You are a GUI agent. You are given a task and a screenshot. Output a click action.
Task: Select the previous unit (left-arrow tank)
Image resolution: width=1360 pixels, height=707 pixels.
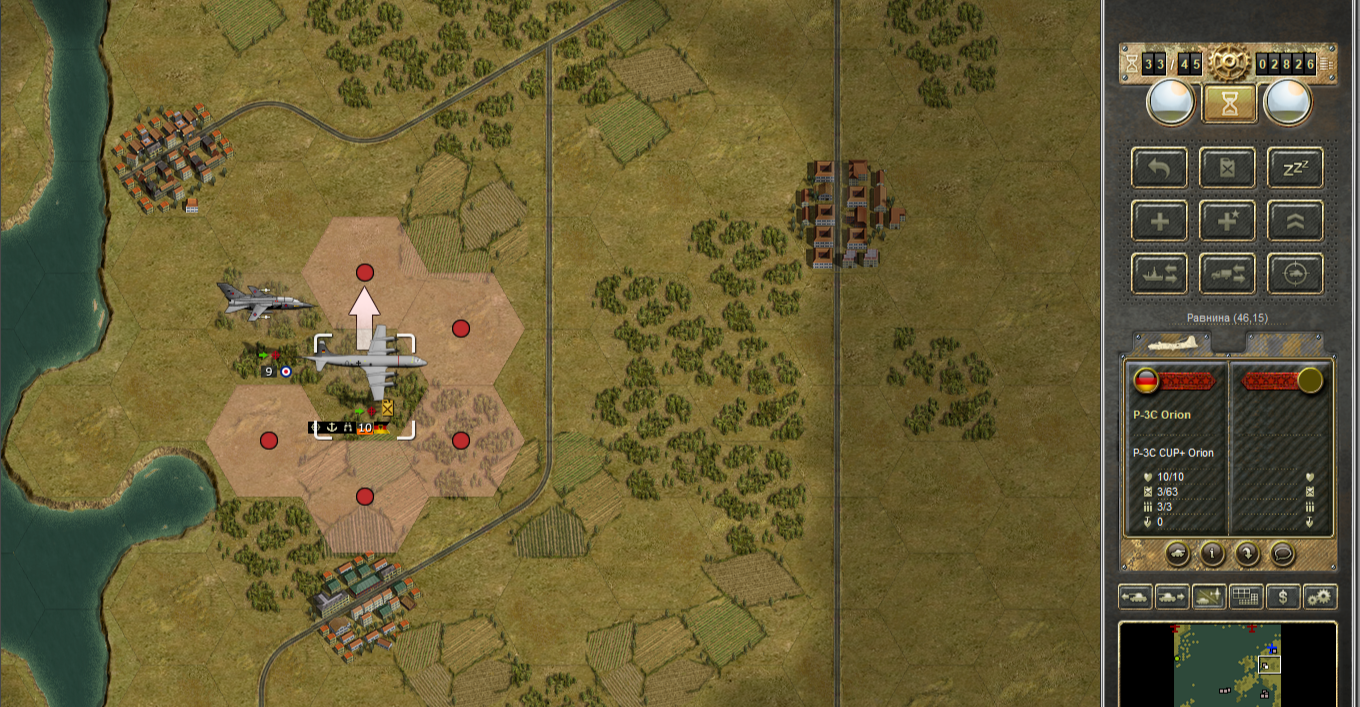1136,597
